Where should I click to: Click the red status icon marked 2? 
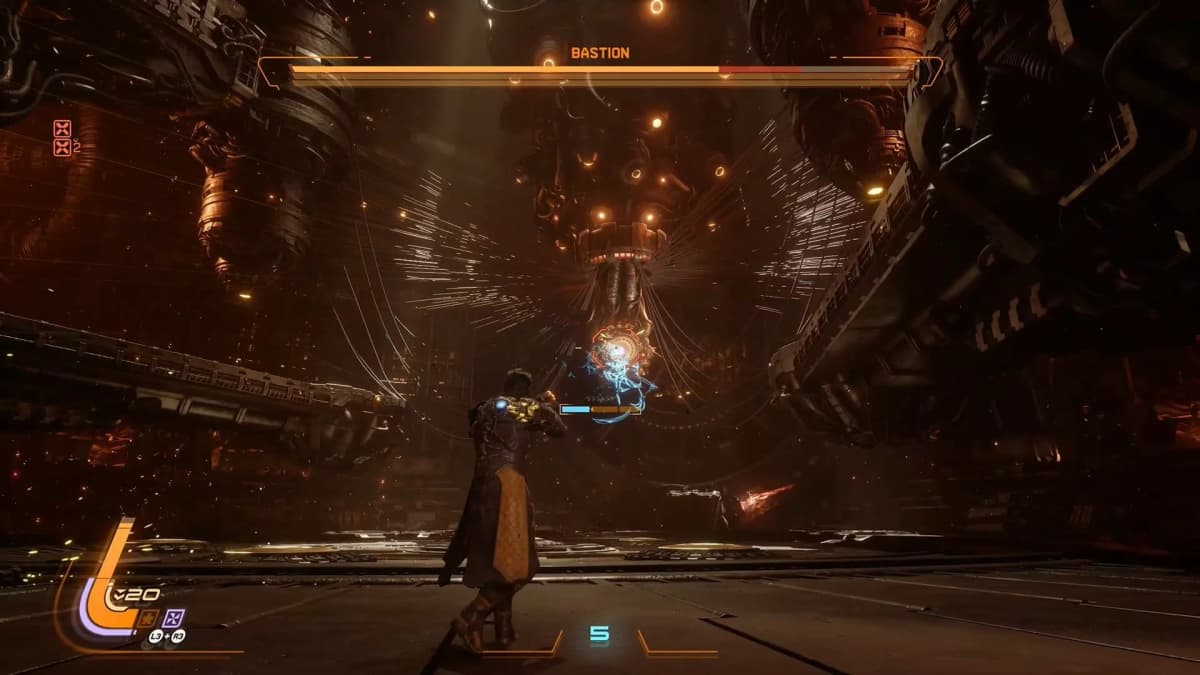tap(64, 147)
